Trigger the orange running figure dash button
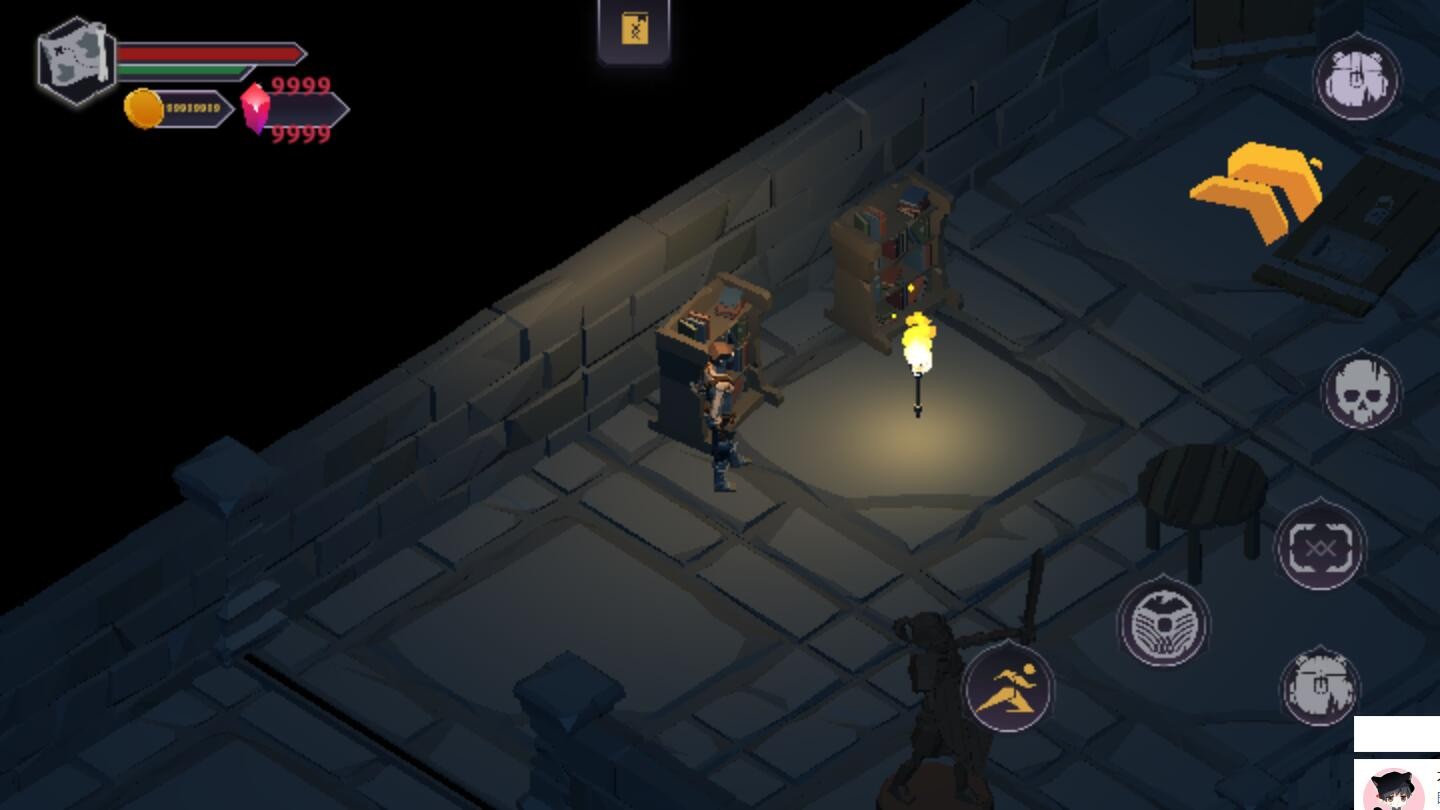This screenshot has width=1440, height=810. click(x=1008, y=688)
